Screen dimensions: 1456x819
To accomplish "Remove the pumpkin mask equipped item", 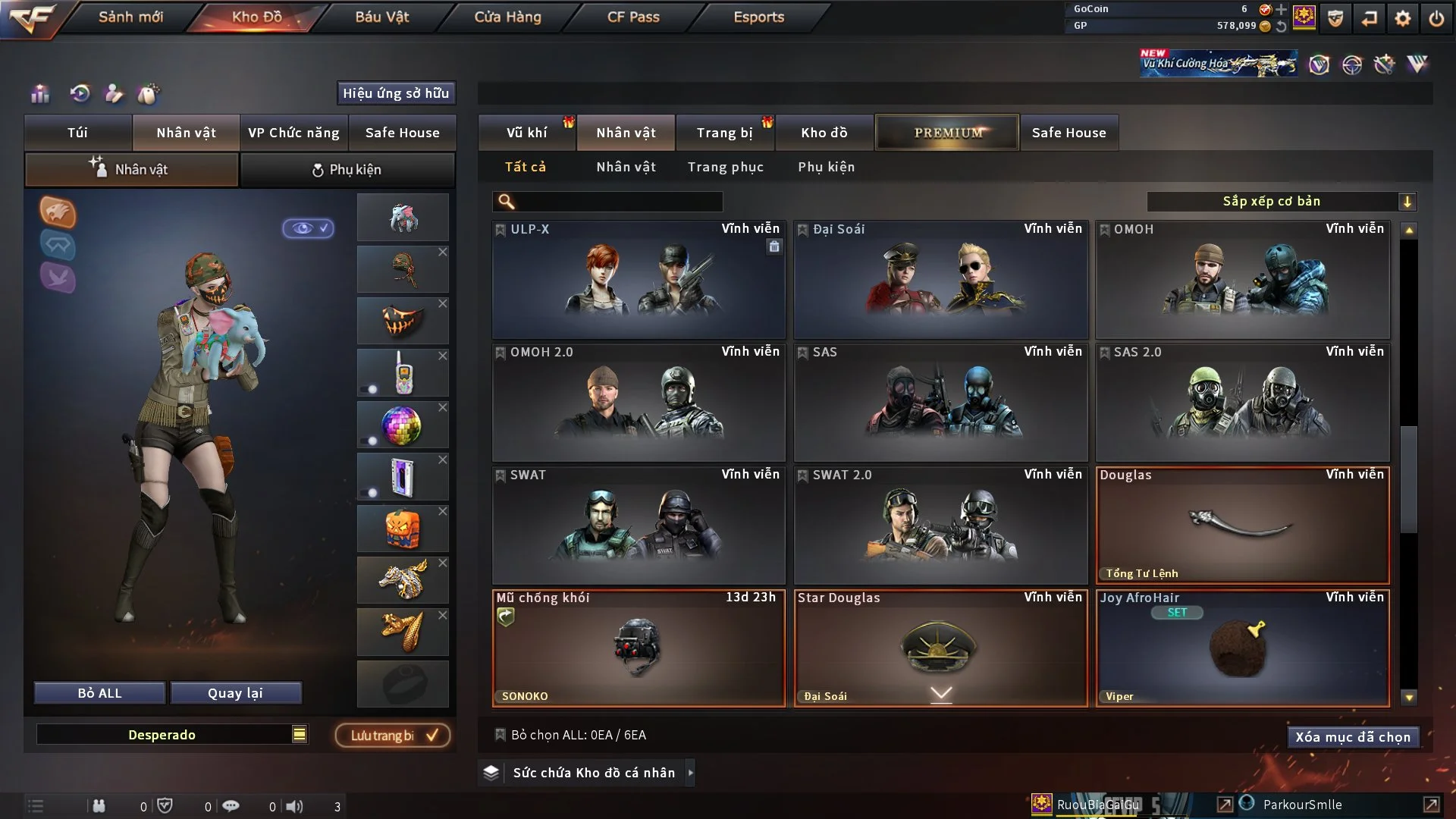I will click(x=443, y=303).
